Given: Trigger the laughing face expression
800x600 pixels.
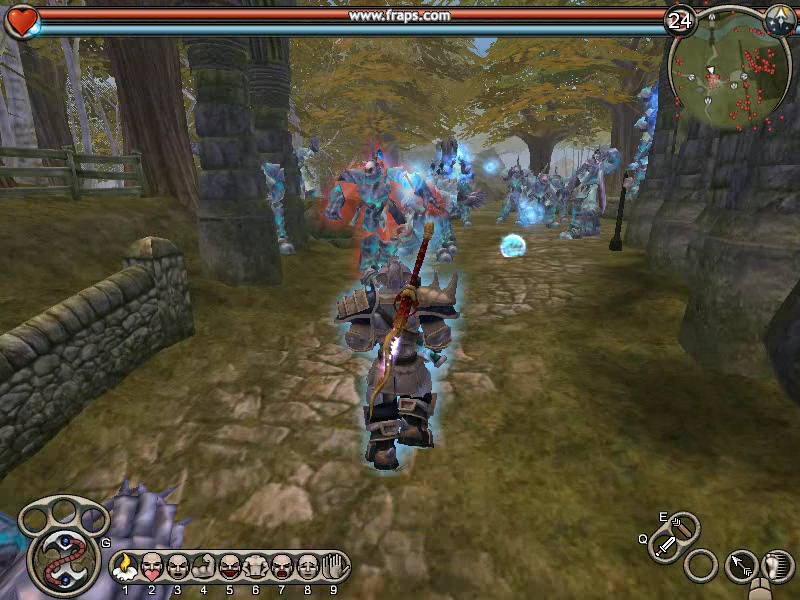Looking at the screenshot, I should [229, 567].
